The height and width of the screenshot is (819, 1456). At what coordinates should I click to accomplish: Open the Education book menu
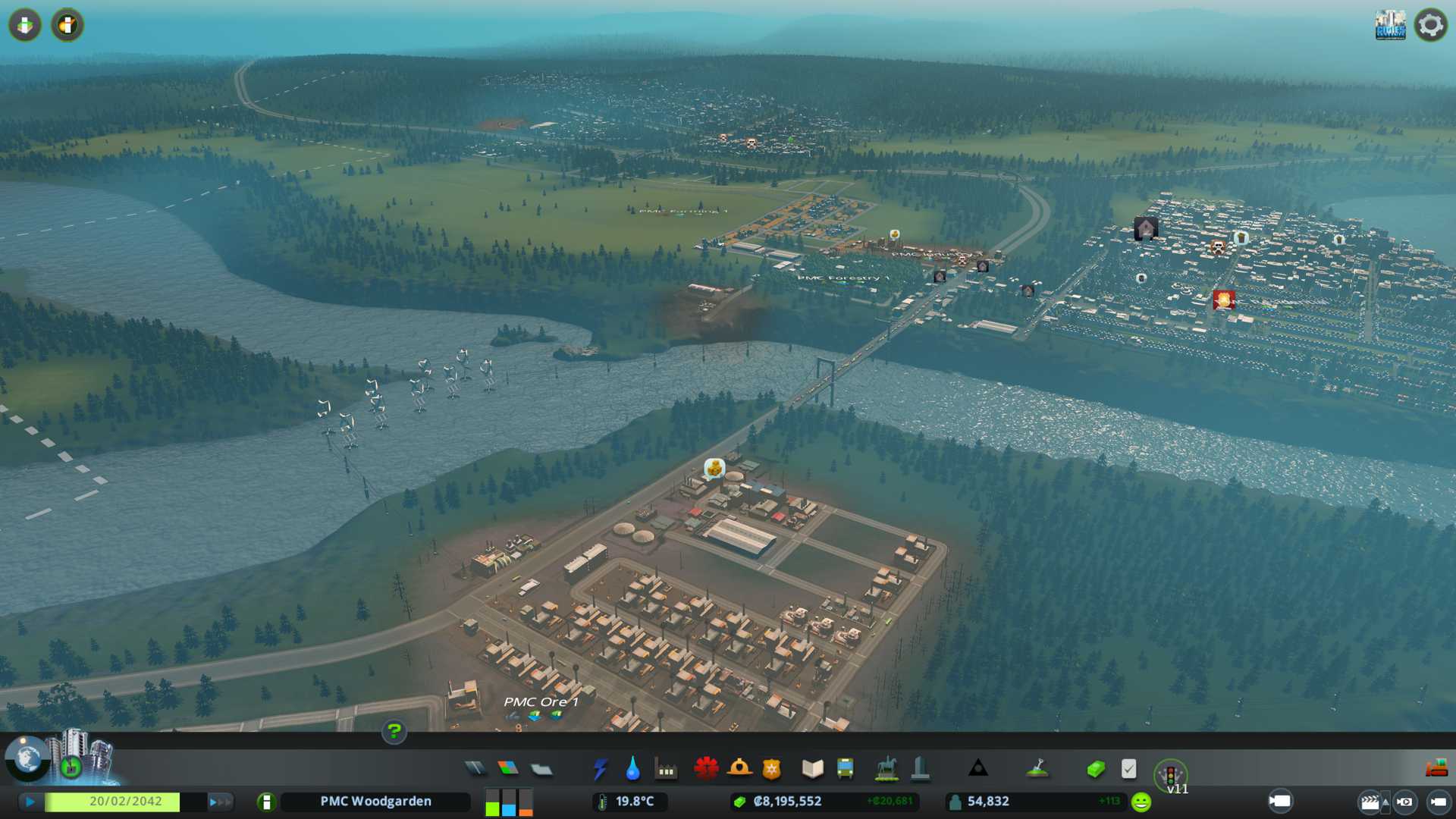pos(812,769)
